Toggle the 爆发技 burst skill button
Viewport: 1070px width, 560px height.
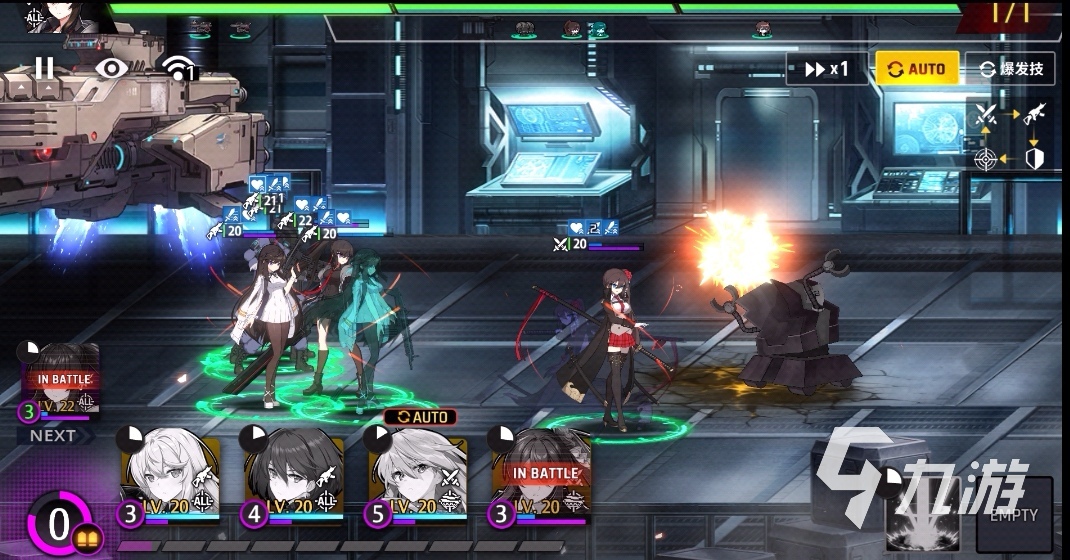(1010, 69)
